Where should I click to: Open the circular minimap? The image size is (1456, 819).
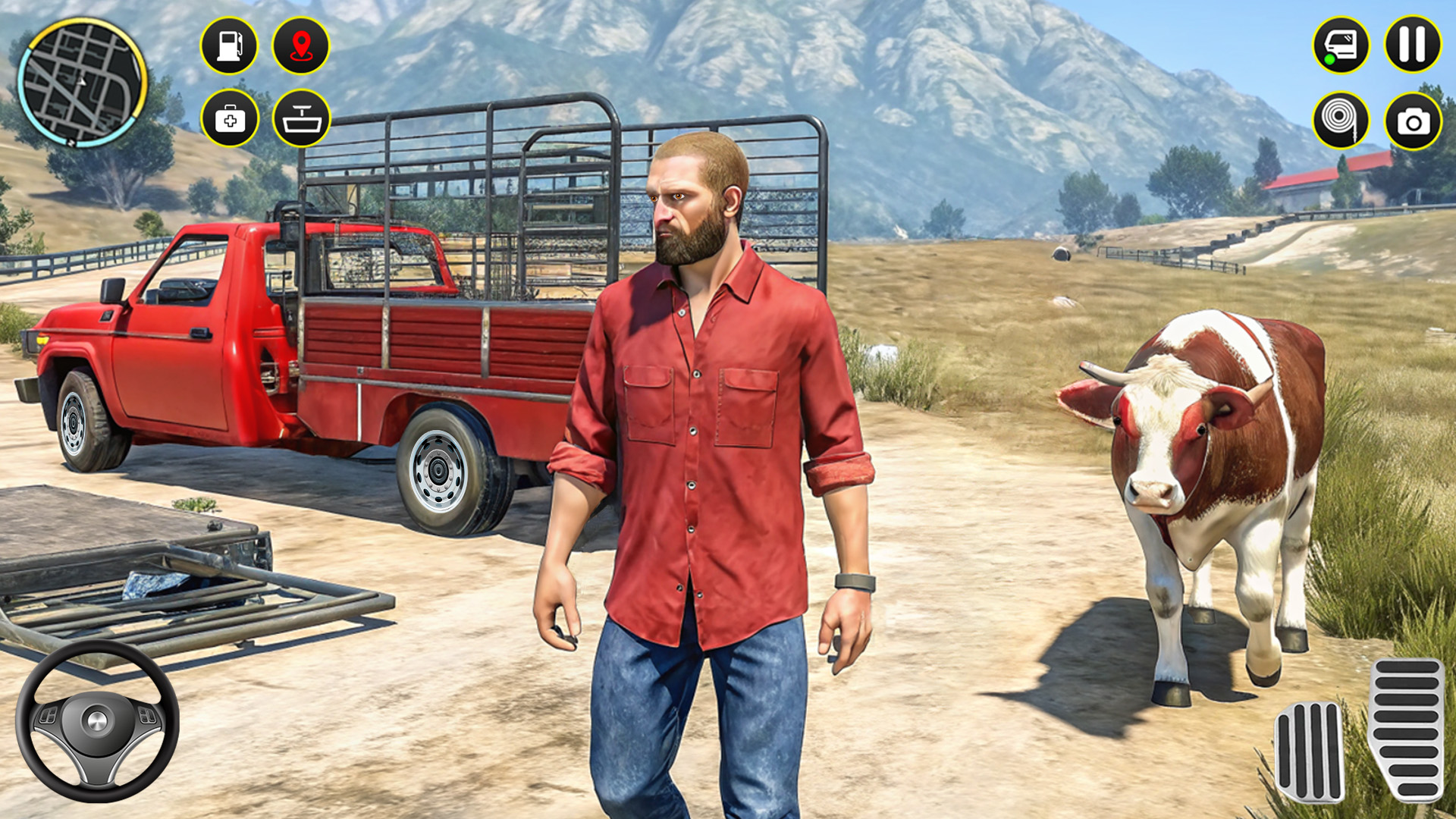click(x=82, y=82)
